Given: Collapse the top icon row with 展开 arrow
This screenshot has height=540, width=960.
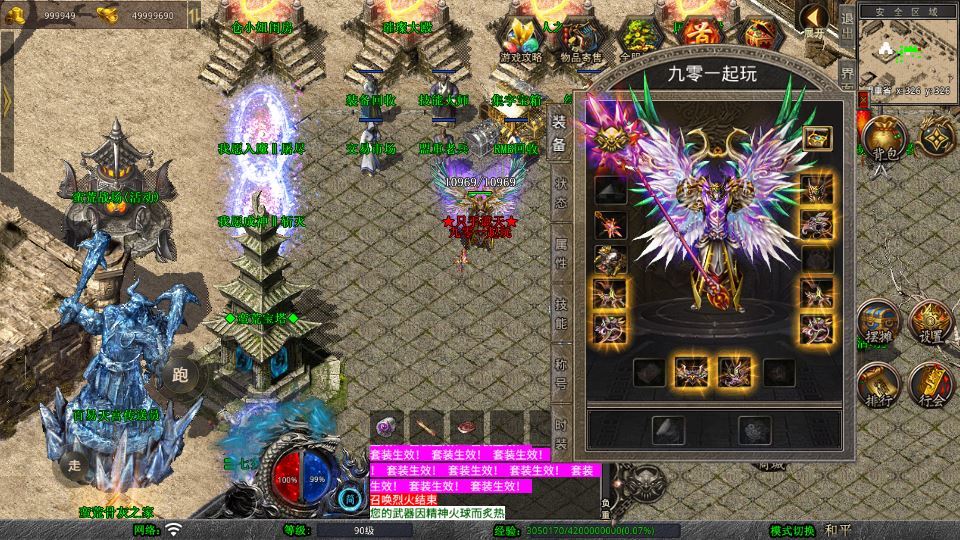Looking at the screenshot, I should pos(815,22).
